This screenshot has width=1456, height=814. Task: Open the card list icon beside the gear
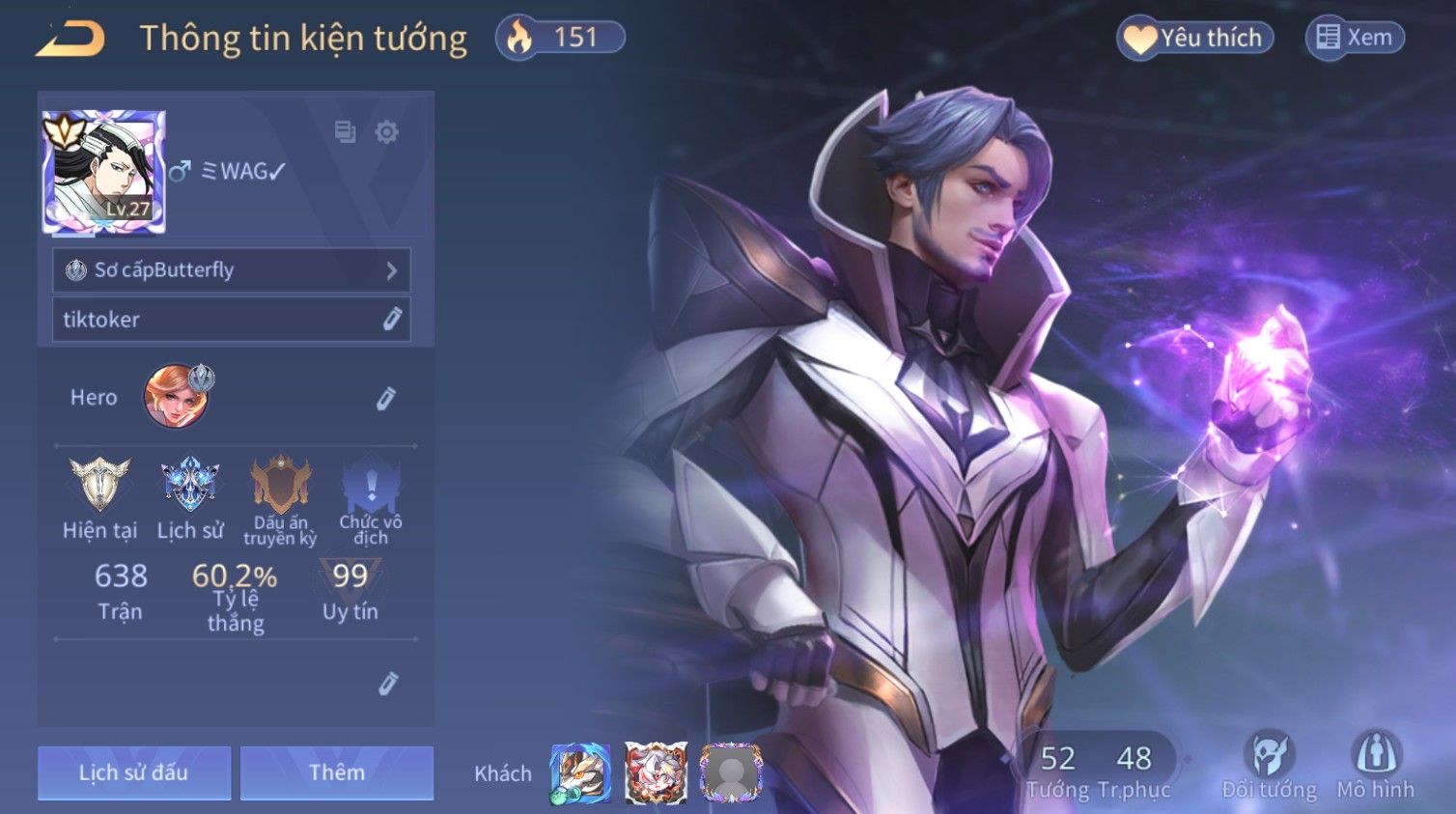point(345,131)
